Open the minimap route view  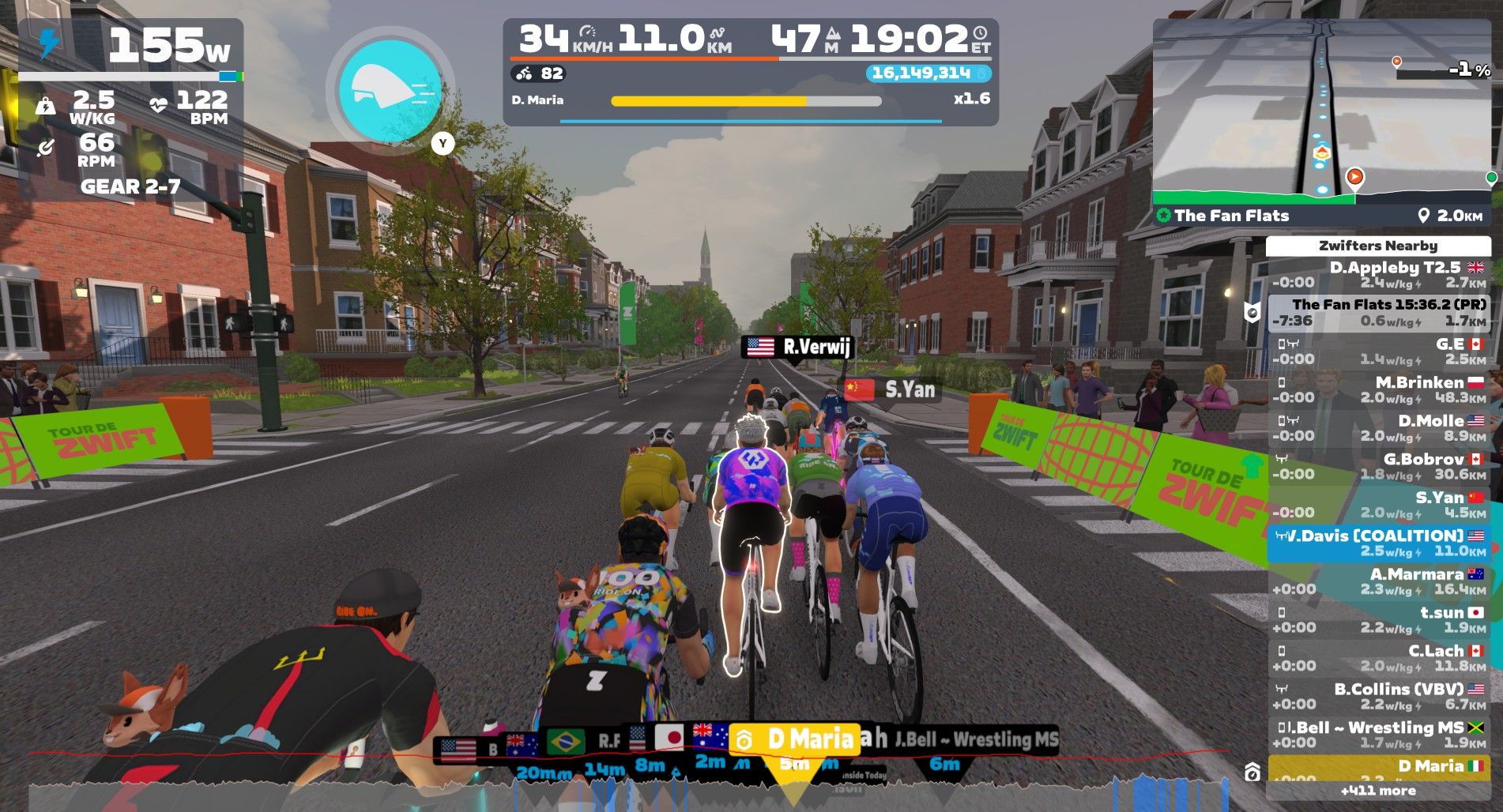tap(1320, 111)
